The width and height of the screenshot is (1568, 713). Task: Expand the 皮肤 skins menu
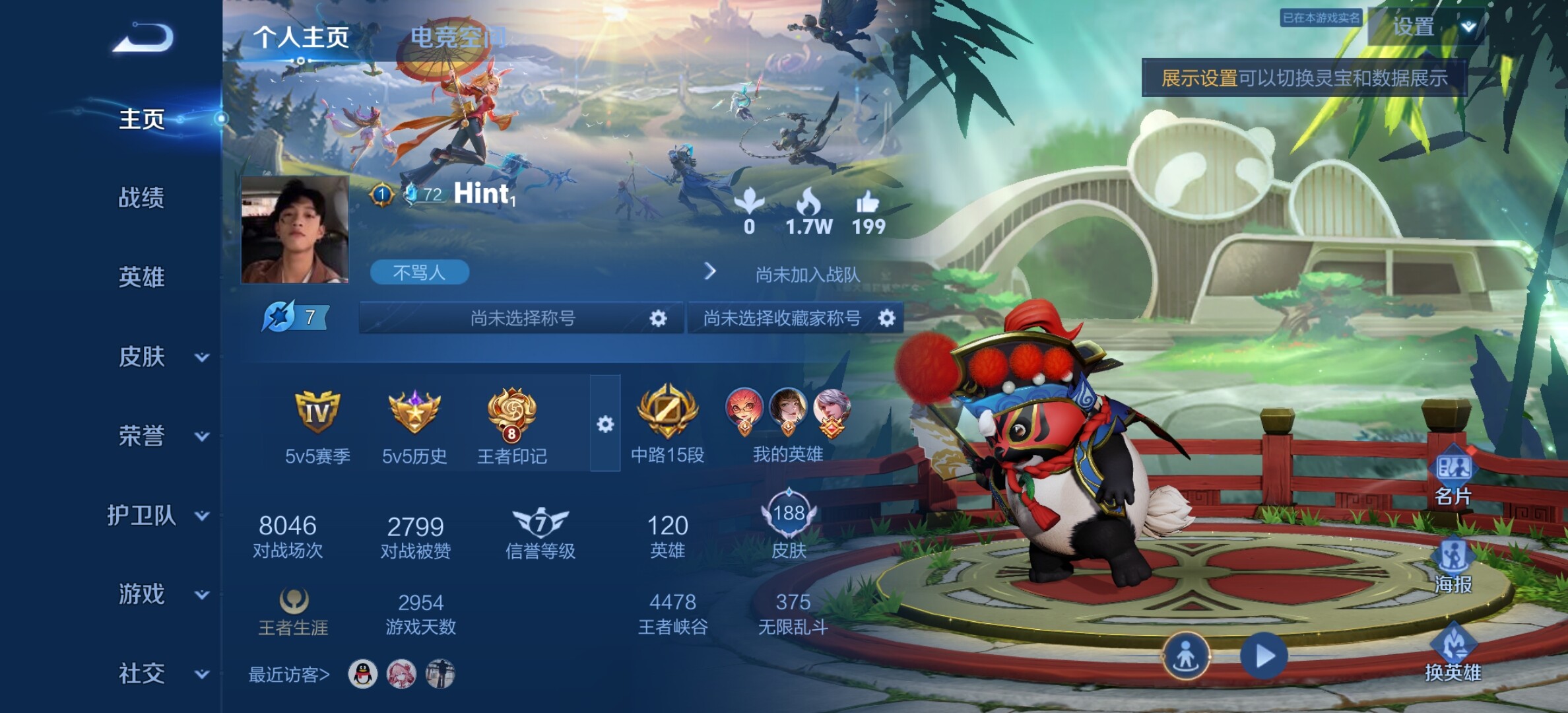pyautogui.click(x=162, y=356)
